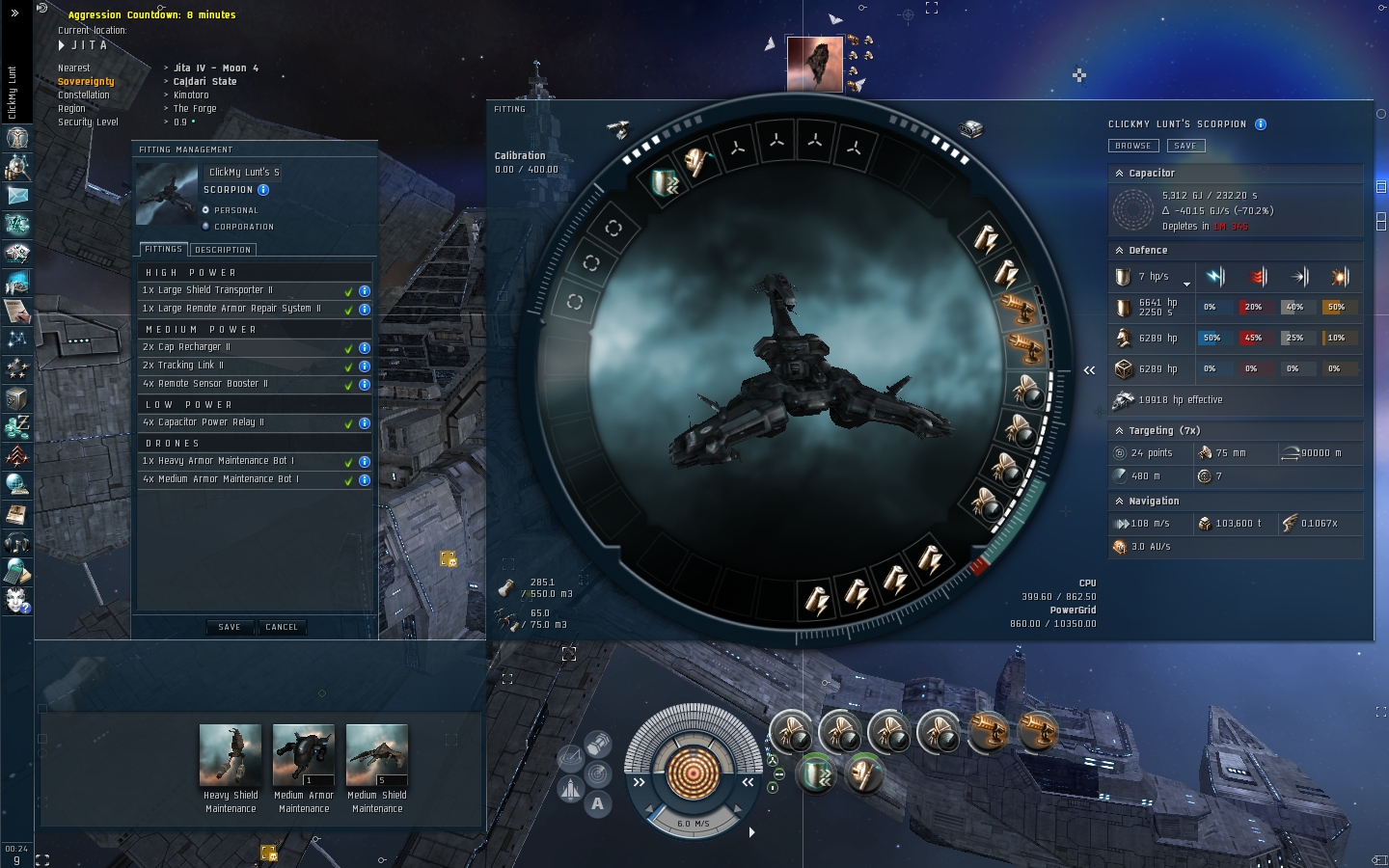Collapse the Navigation section
The image size is (1389, 868).
coord(1119,502)
